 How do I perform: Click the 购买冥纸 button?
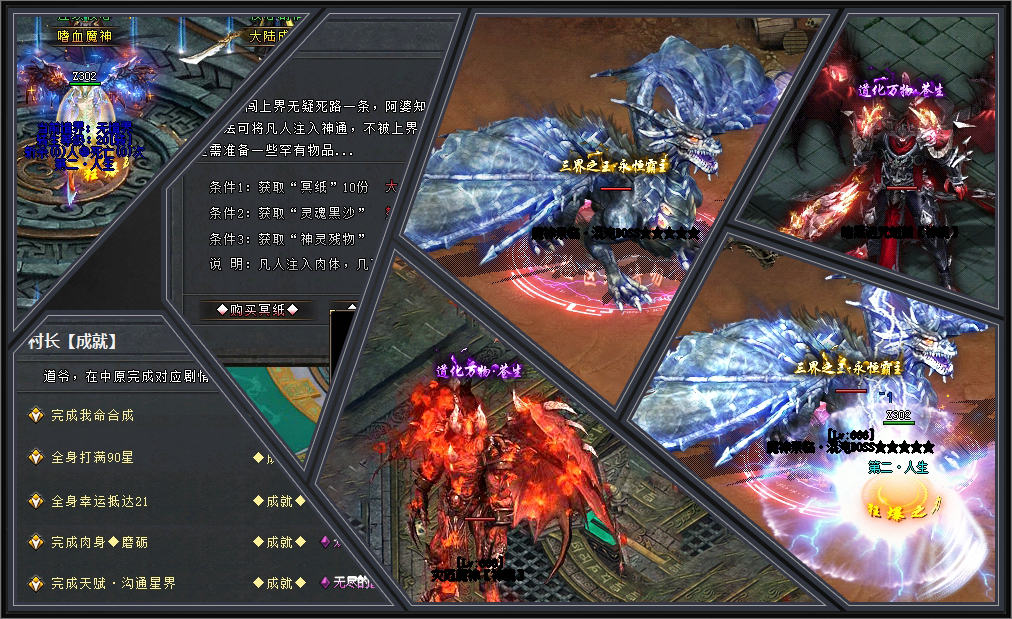(x=250, y=310)
